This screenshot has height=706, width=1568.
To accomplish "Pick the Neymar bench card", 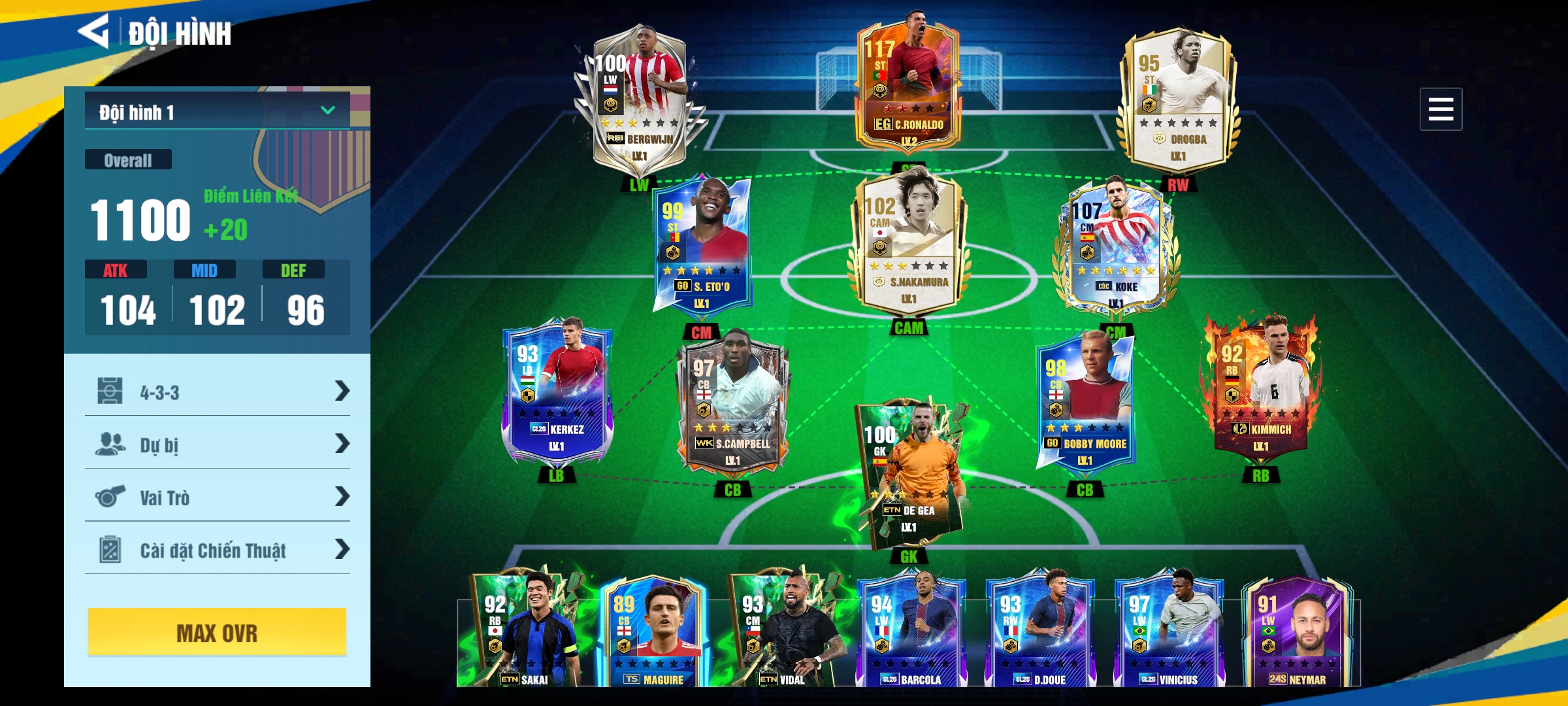I will (x=1296, y=631).
